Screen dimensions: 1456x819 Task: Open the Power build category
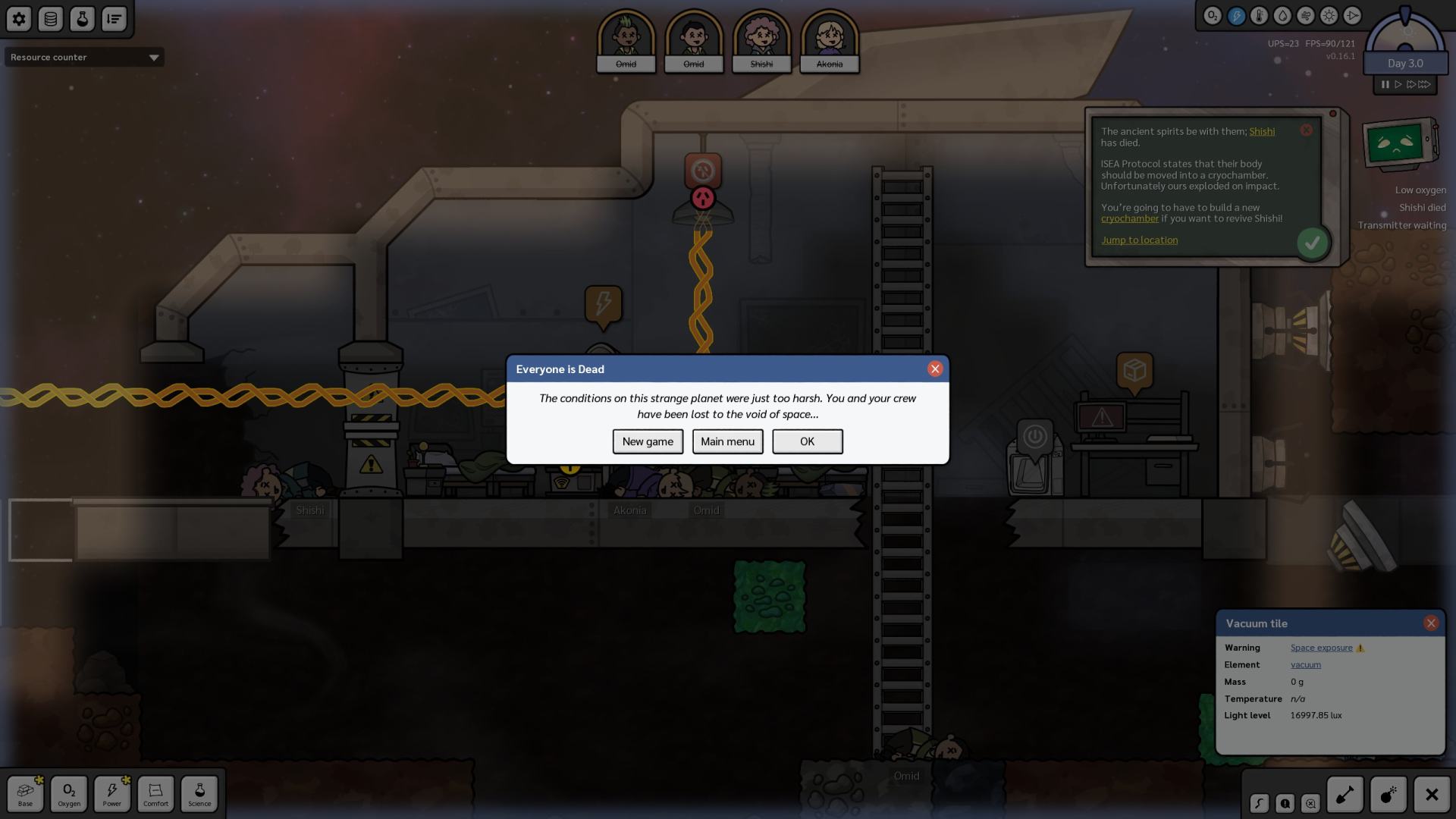click(112, 793)
